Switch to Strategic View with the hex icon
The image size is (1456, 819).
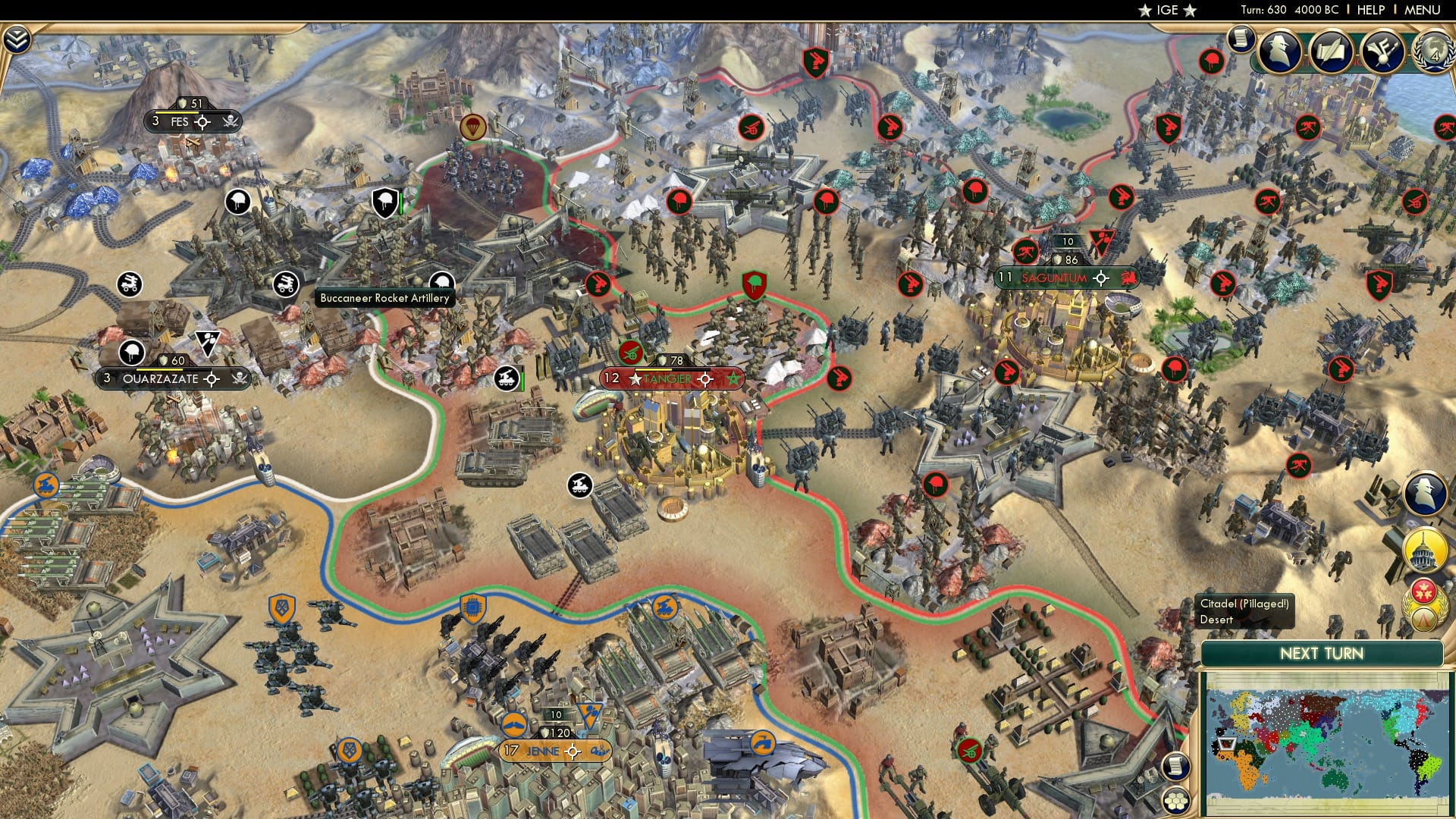[x=1176, y=801]
